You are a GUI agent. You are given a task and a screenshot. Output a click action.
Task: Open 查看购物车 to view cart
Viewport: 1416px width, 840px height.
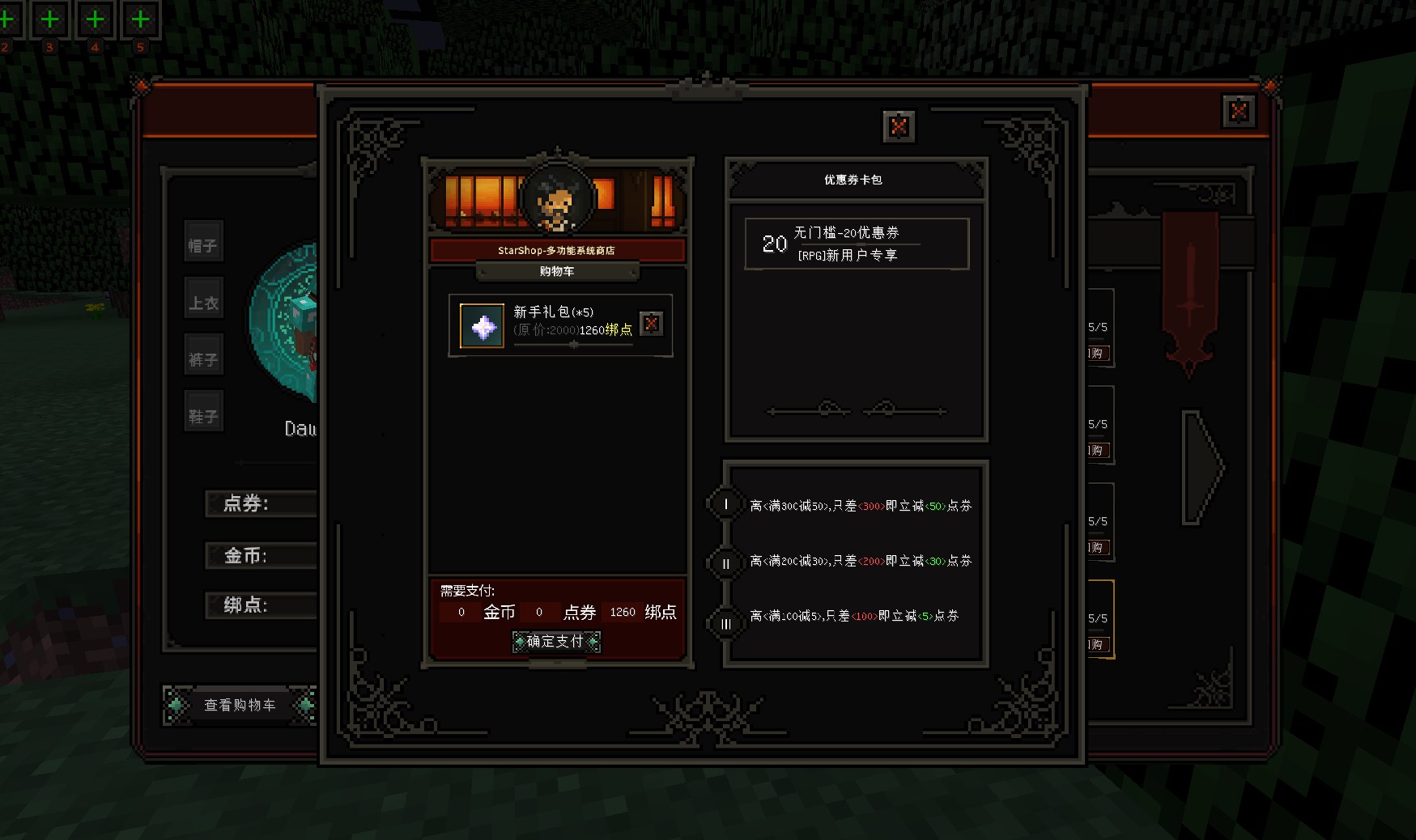click(240, 706)
